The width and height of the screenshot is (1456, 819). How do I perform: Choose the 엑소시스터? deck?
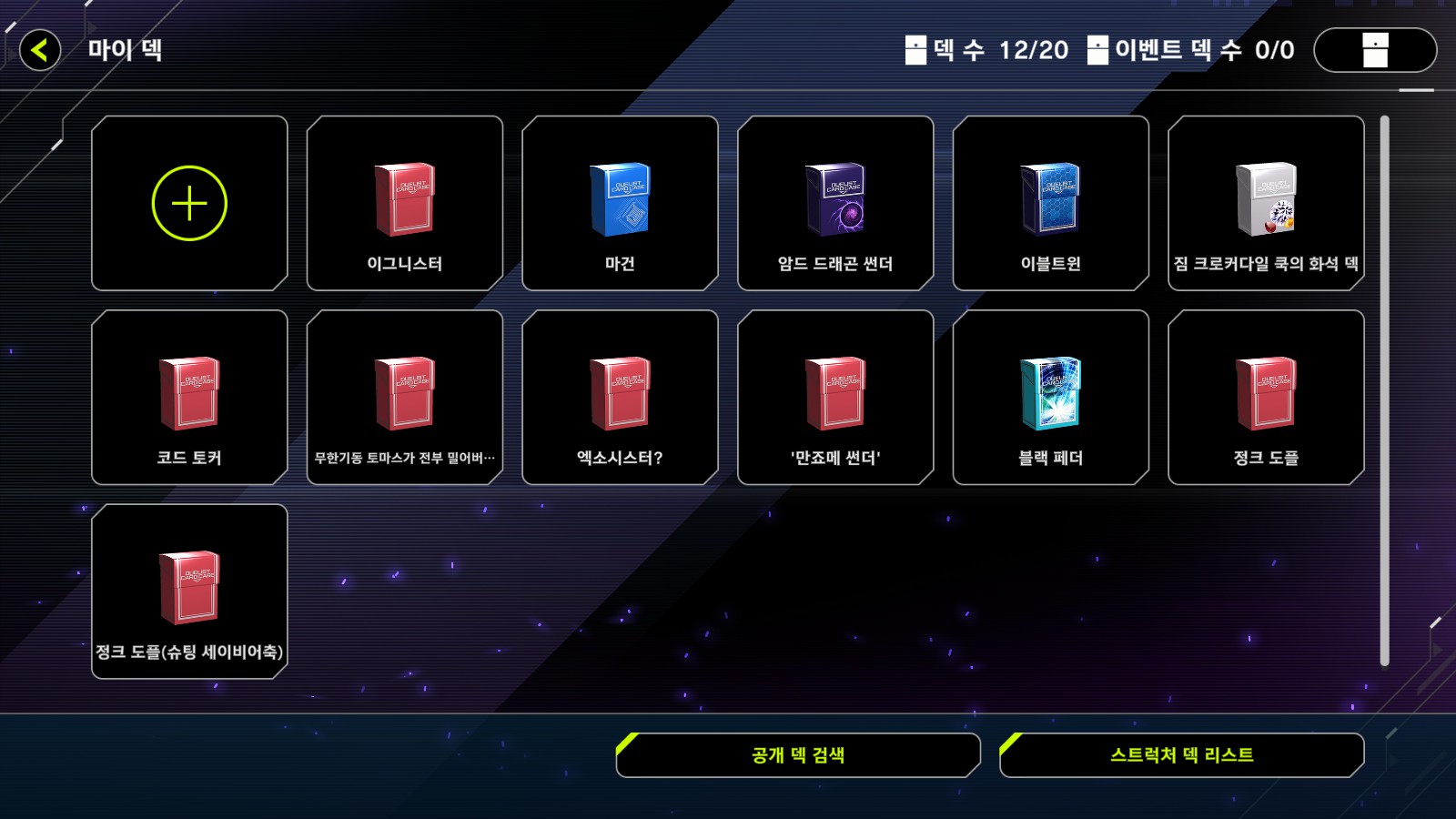click(620, 397)
